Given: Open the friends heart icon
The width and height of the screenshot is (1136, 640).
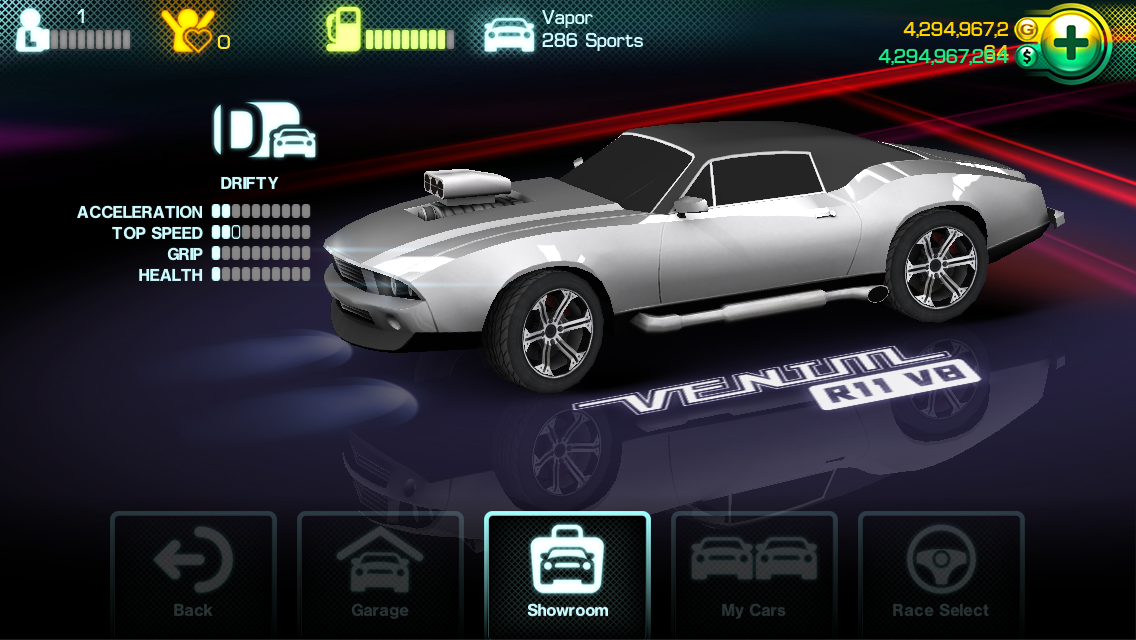Looking at the screenshot, I should point(188,31).
